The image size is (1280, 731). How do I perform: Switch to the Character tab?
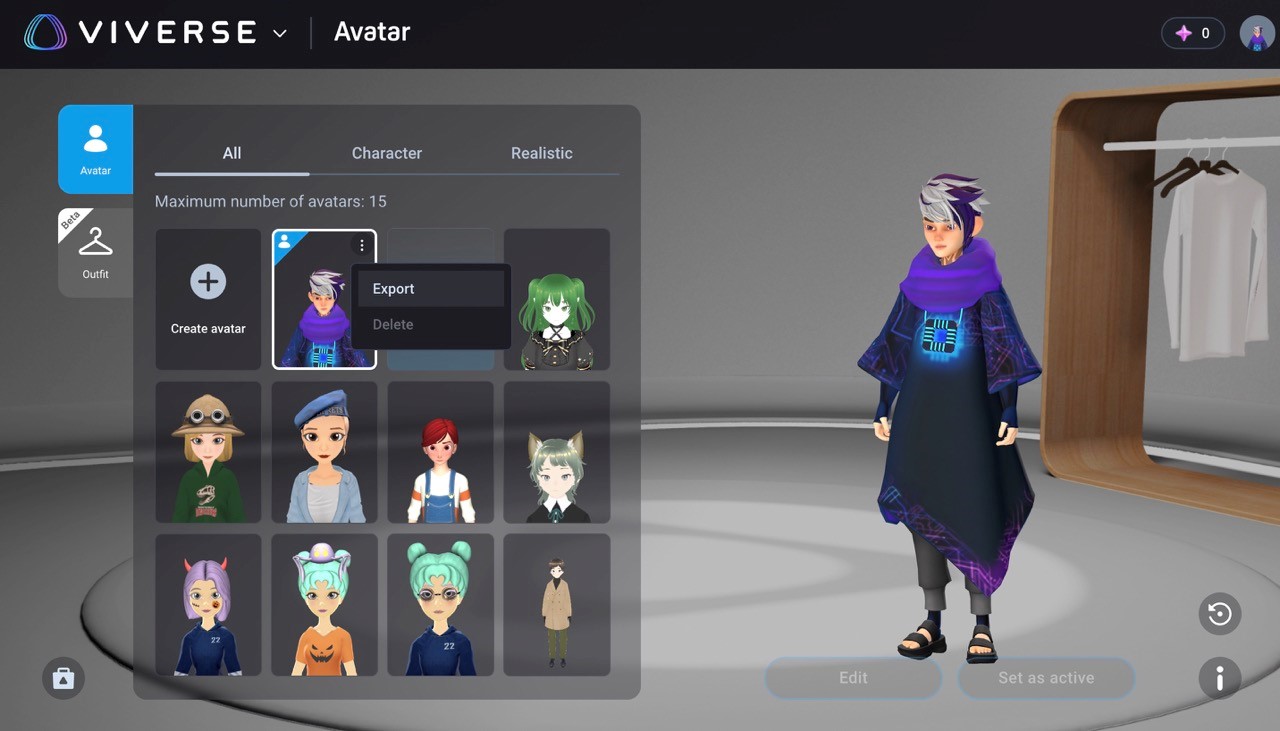click(387, 153)
